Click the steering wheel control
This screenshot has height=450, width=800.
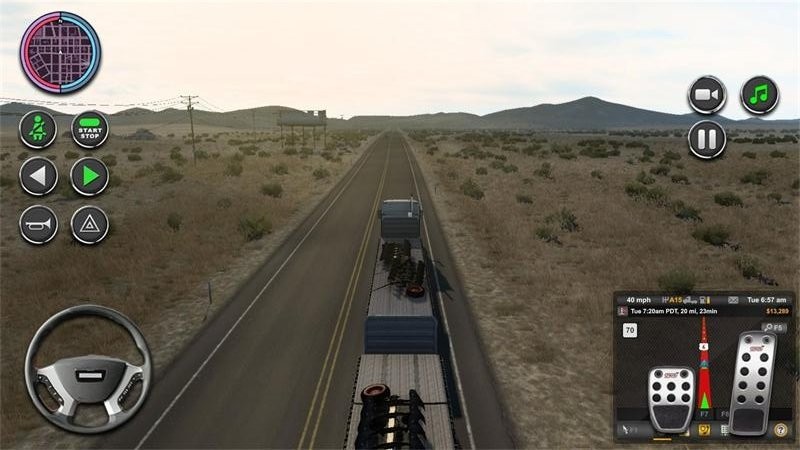88,368
